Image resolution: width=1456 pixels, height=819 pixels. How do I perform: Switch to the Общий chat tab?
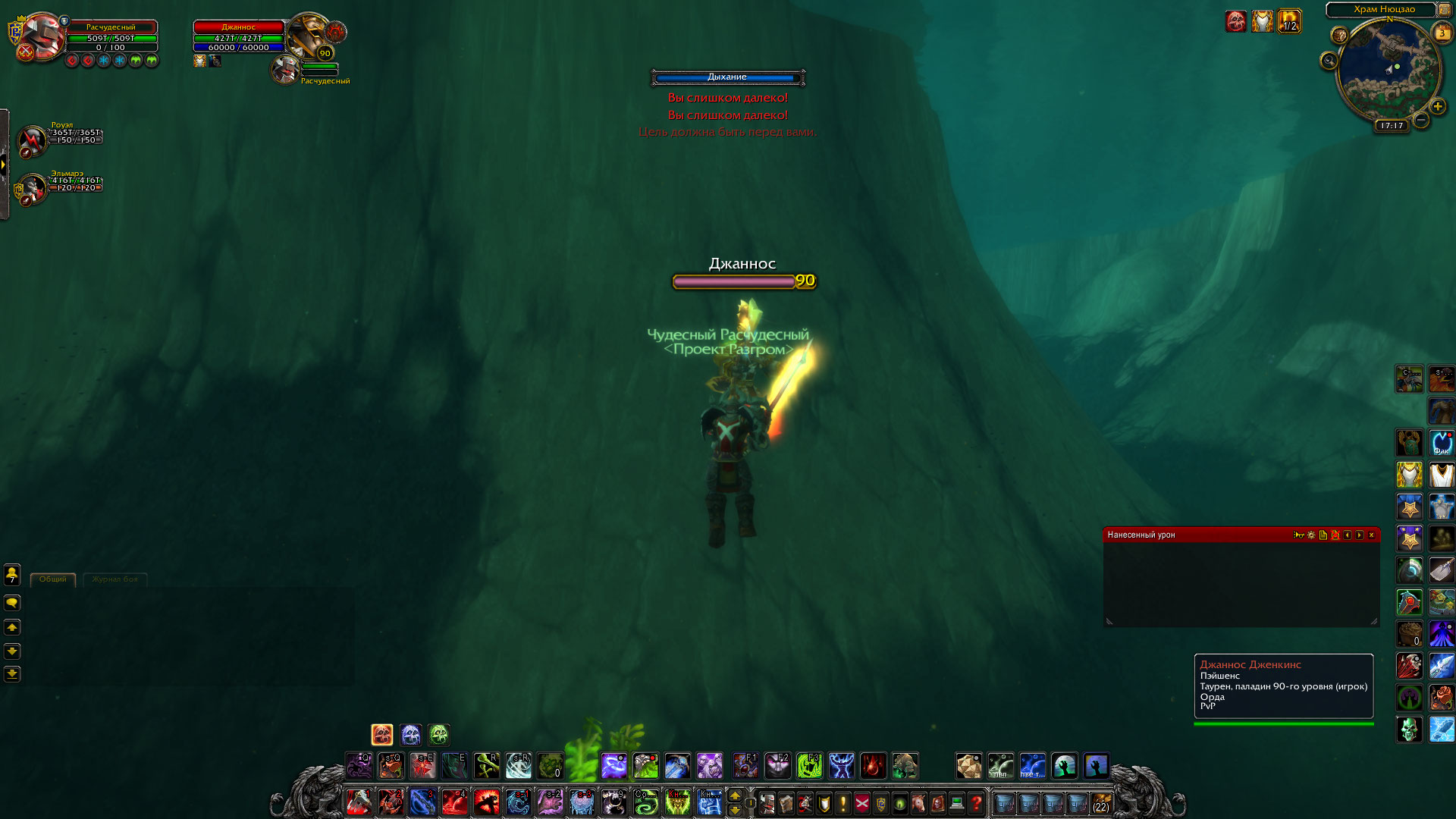click(53, 579)
